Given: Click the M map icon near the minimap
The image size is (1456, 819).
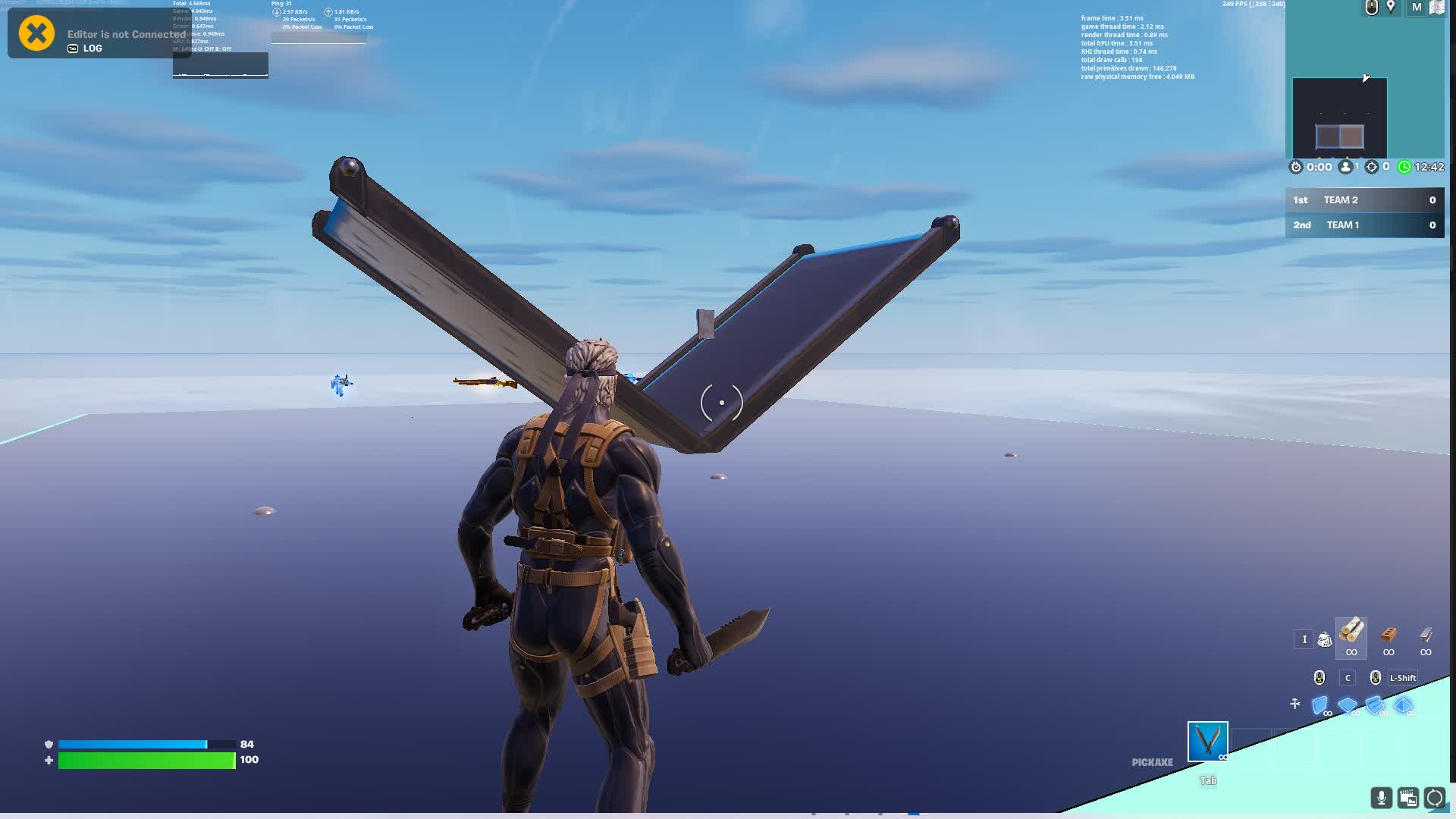Looking at the screenshot, I should click(1415, 8).
